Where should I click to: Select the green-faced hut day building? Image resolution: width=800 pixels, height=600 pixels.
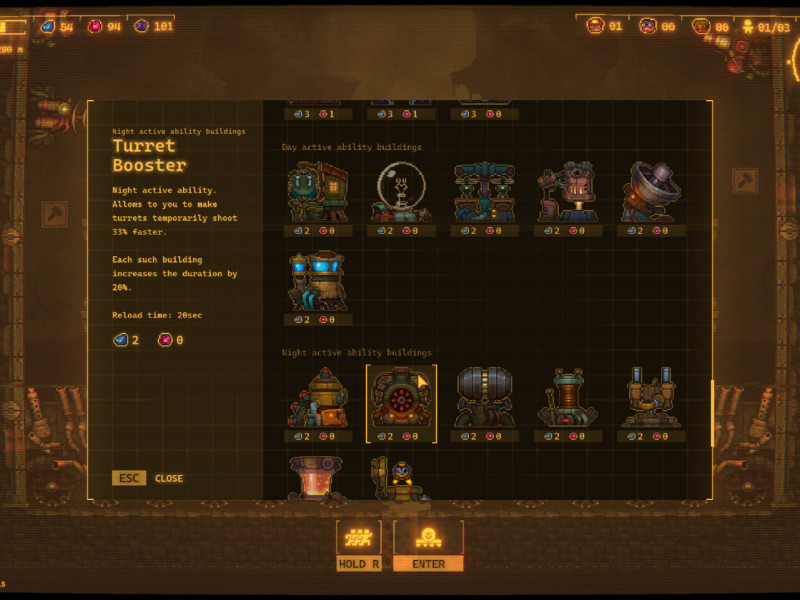pos(317,192)
